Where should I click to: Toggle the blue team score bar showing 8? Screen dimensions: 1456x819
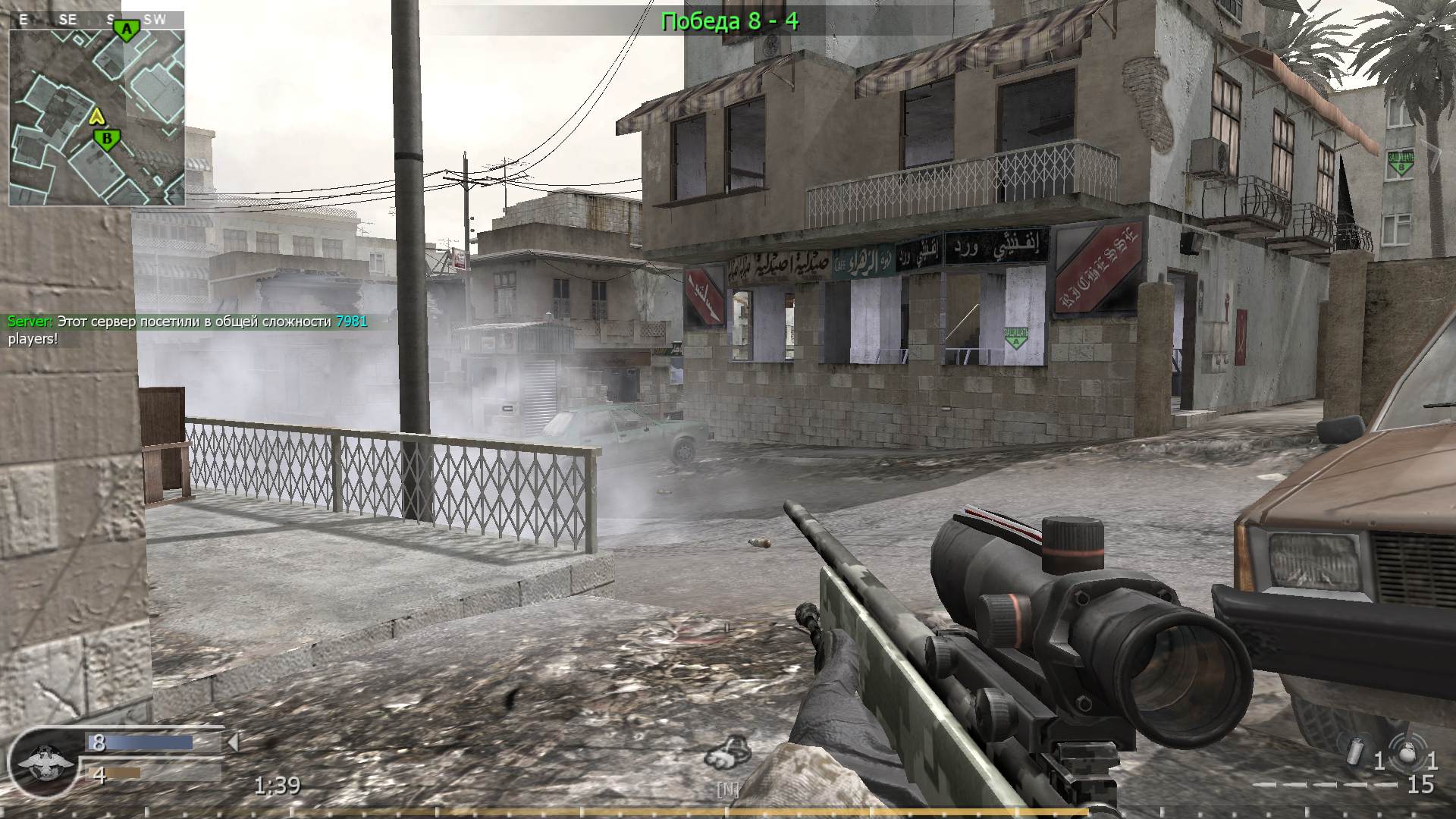coord(140,743)
